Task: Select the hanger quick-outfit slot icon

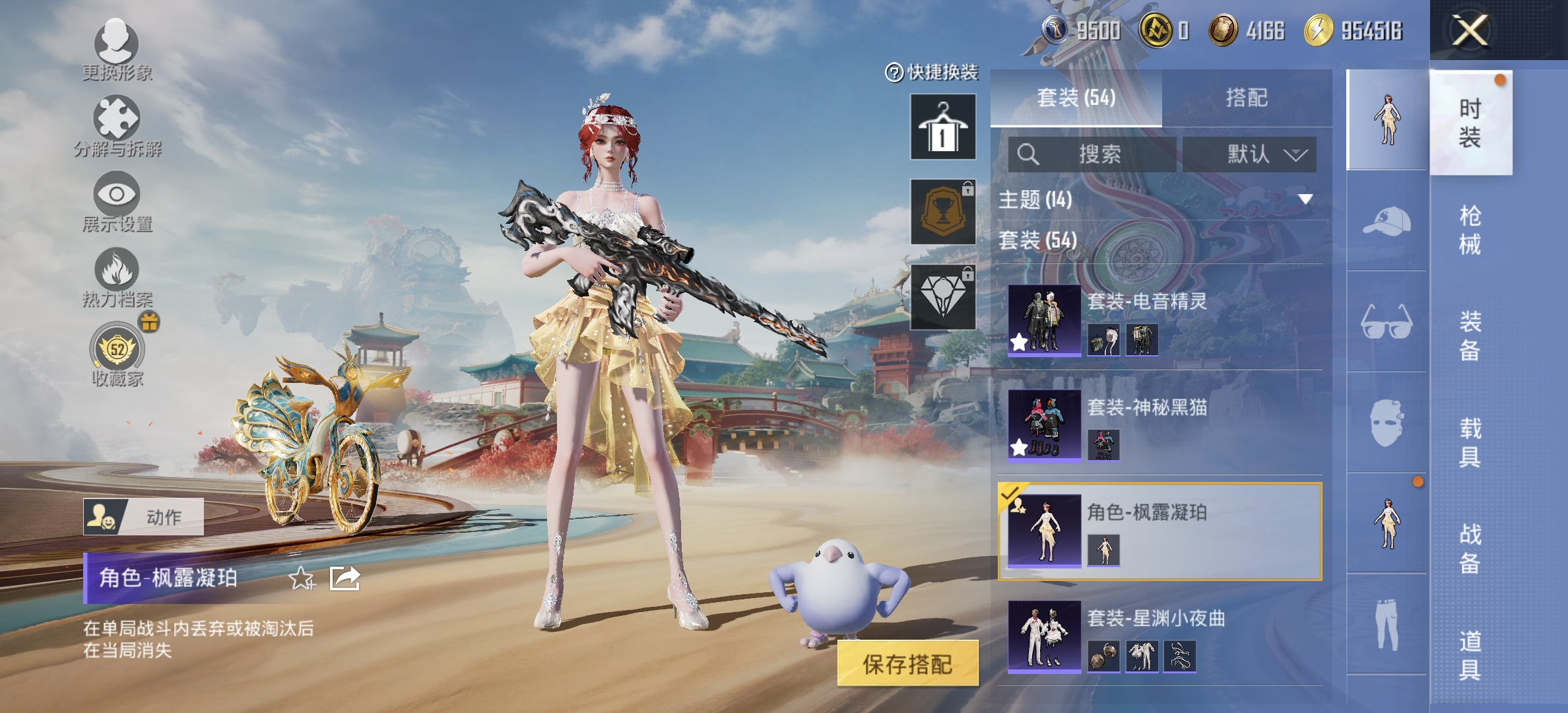Action: tap(942, 127)
